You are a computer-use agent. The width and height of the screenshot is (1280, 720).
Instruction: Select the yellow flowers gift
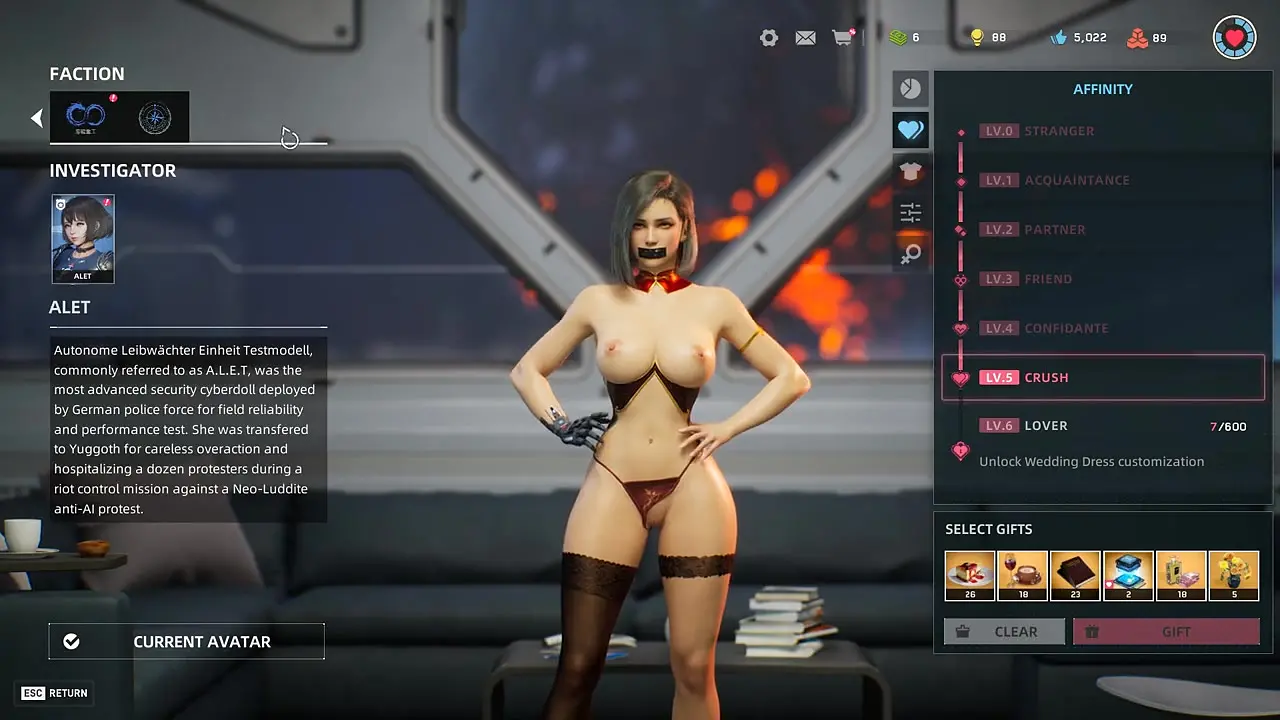[1234, 576]
